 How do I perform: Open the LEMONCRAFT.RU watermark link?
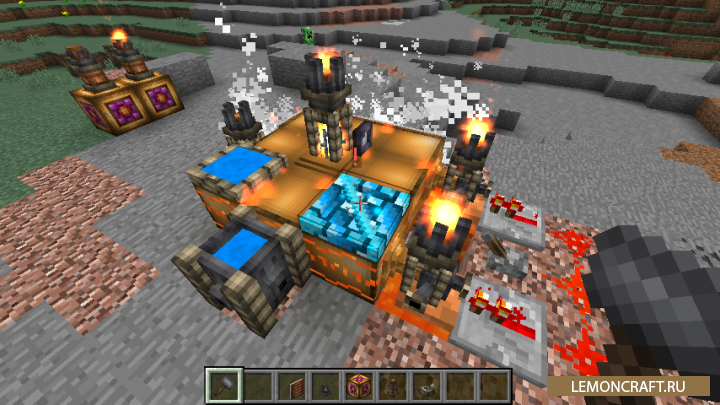628,384
